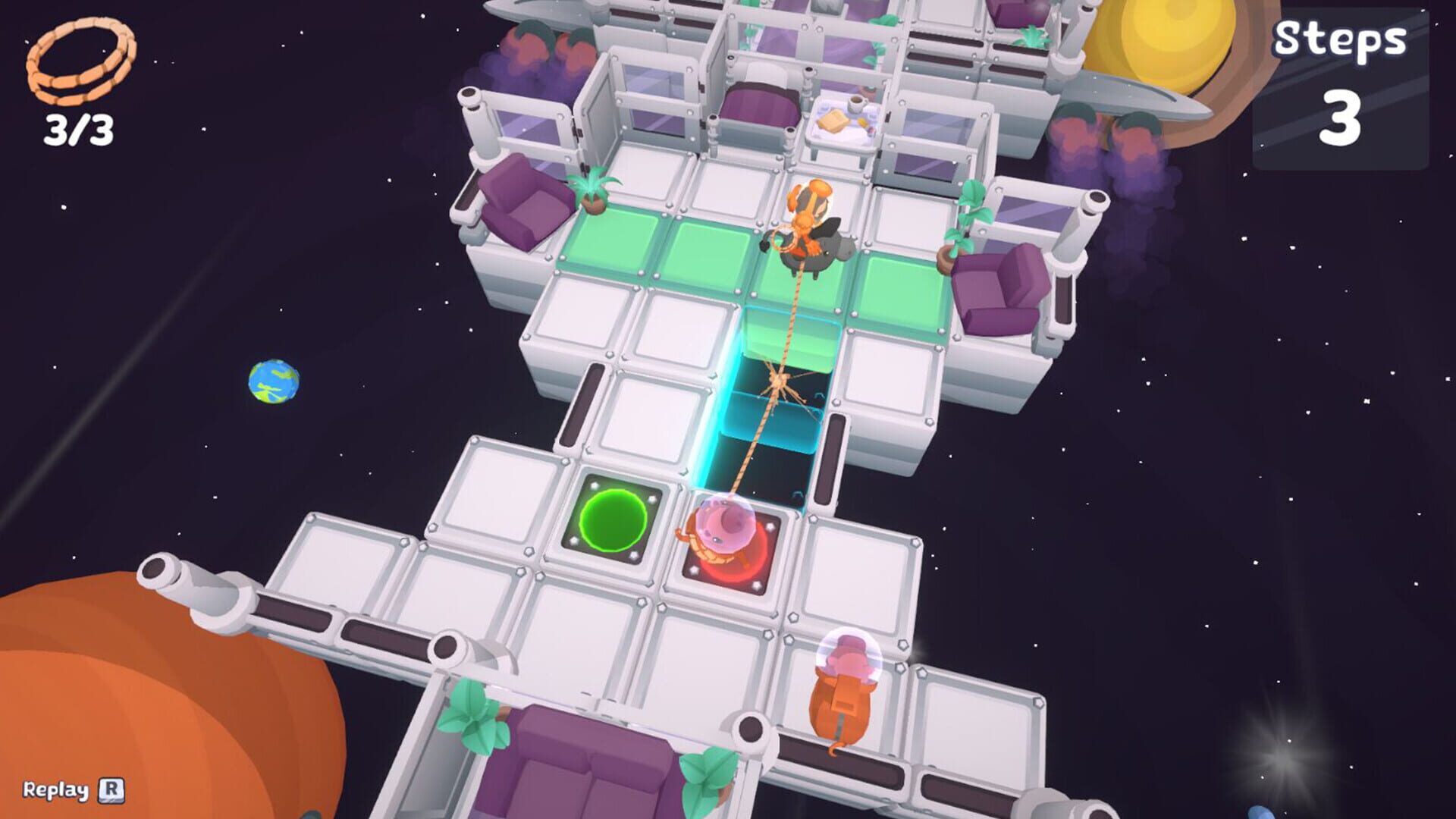Screen dimensions: 1456x819
Task: Click the small Earth planet floating in space
Action: pyautogui.click(x=275, y=383)
